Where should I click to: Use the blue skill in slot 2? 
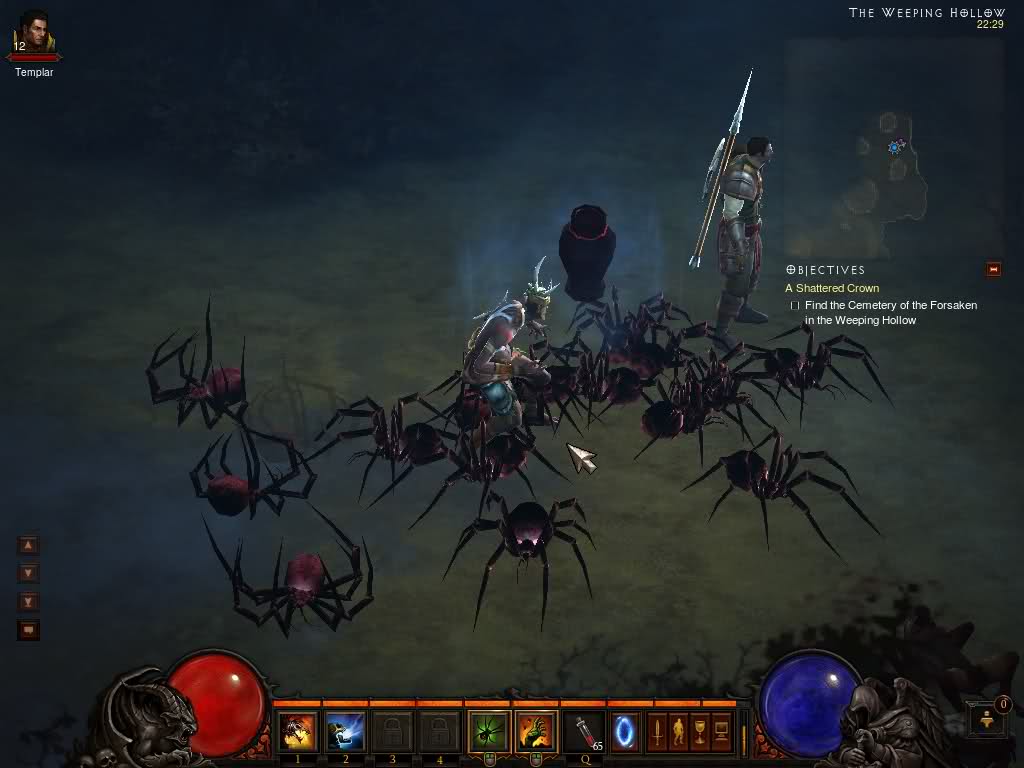click(x=345, y=732)
